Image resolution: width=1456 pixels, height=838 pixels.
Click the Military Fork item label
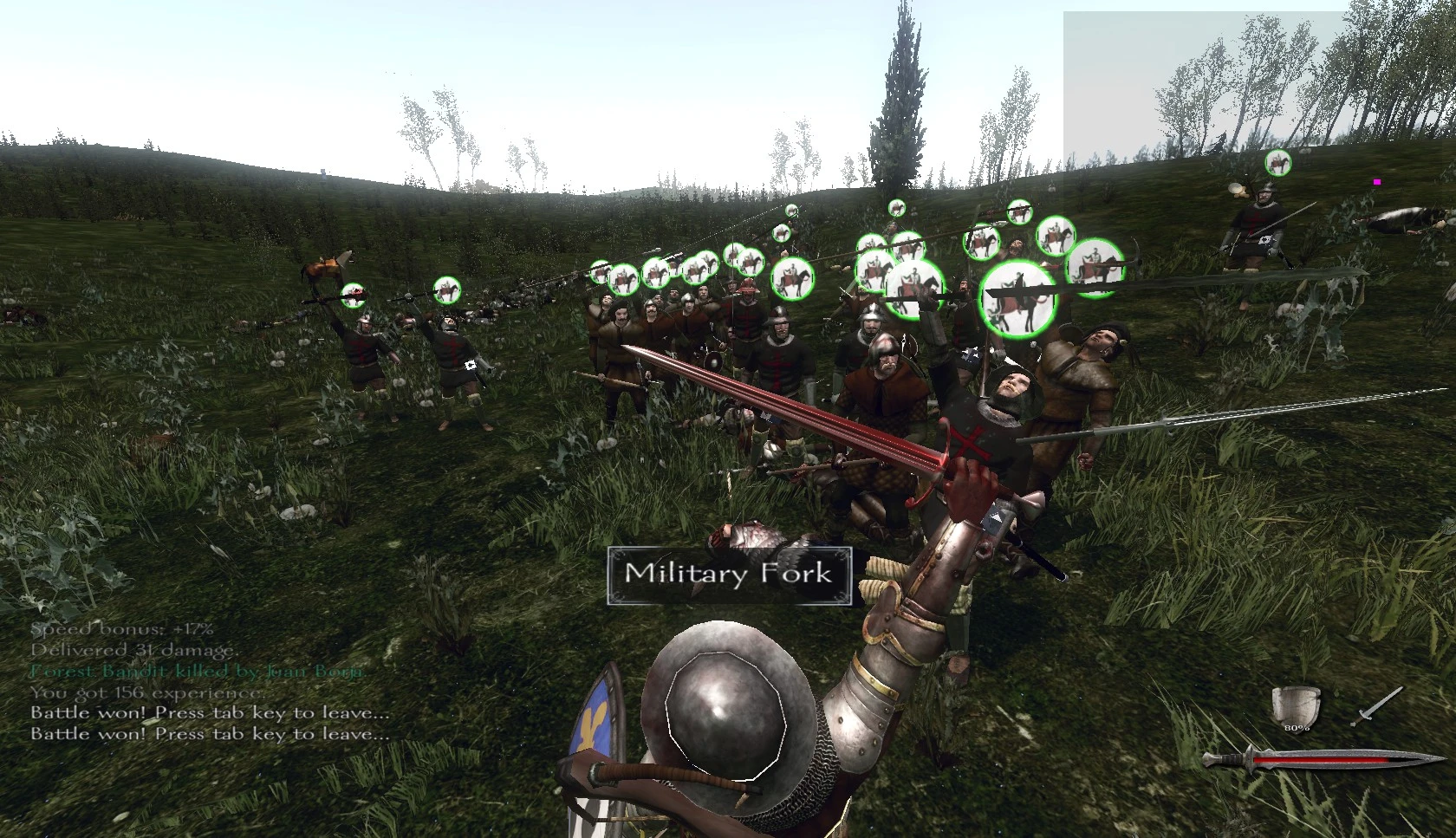(729, 575)
